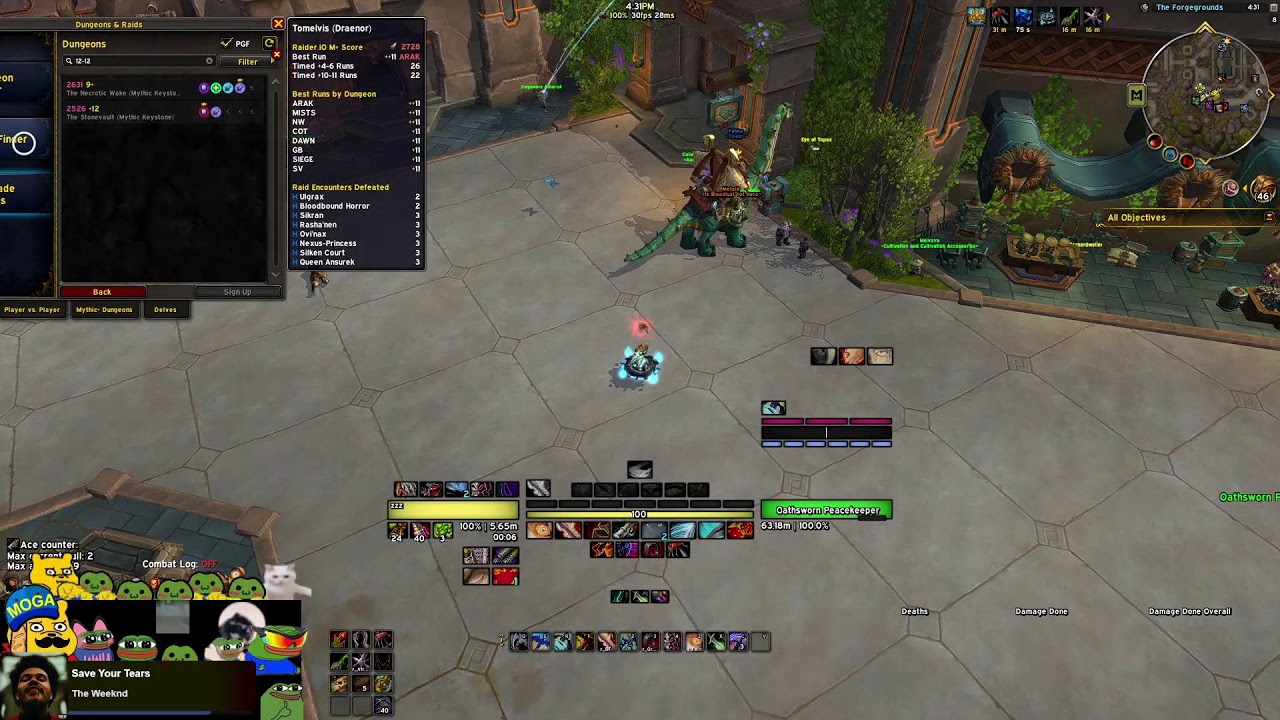Open the Delves tab
This screenshot has width=1280, height=720.
165,310
